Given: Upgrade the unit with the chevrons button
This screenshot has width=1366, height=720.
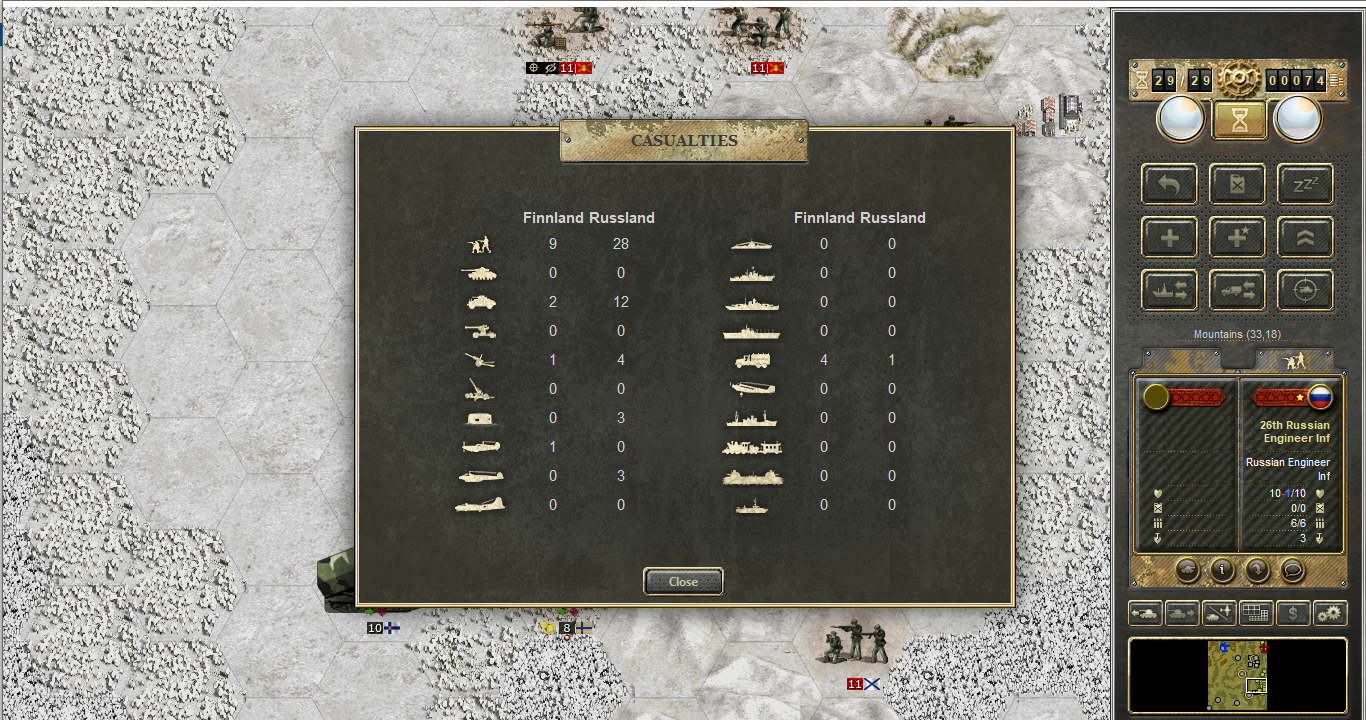Looking at the screenshot, I should (1305, 237).
